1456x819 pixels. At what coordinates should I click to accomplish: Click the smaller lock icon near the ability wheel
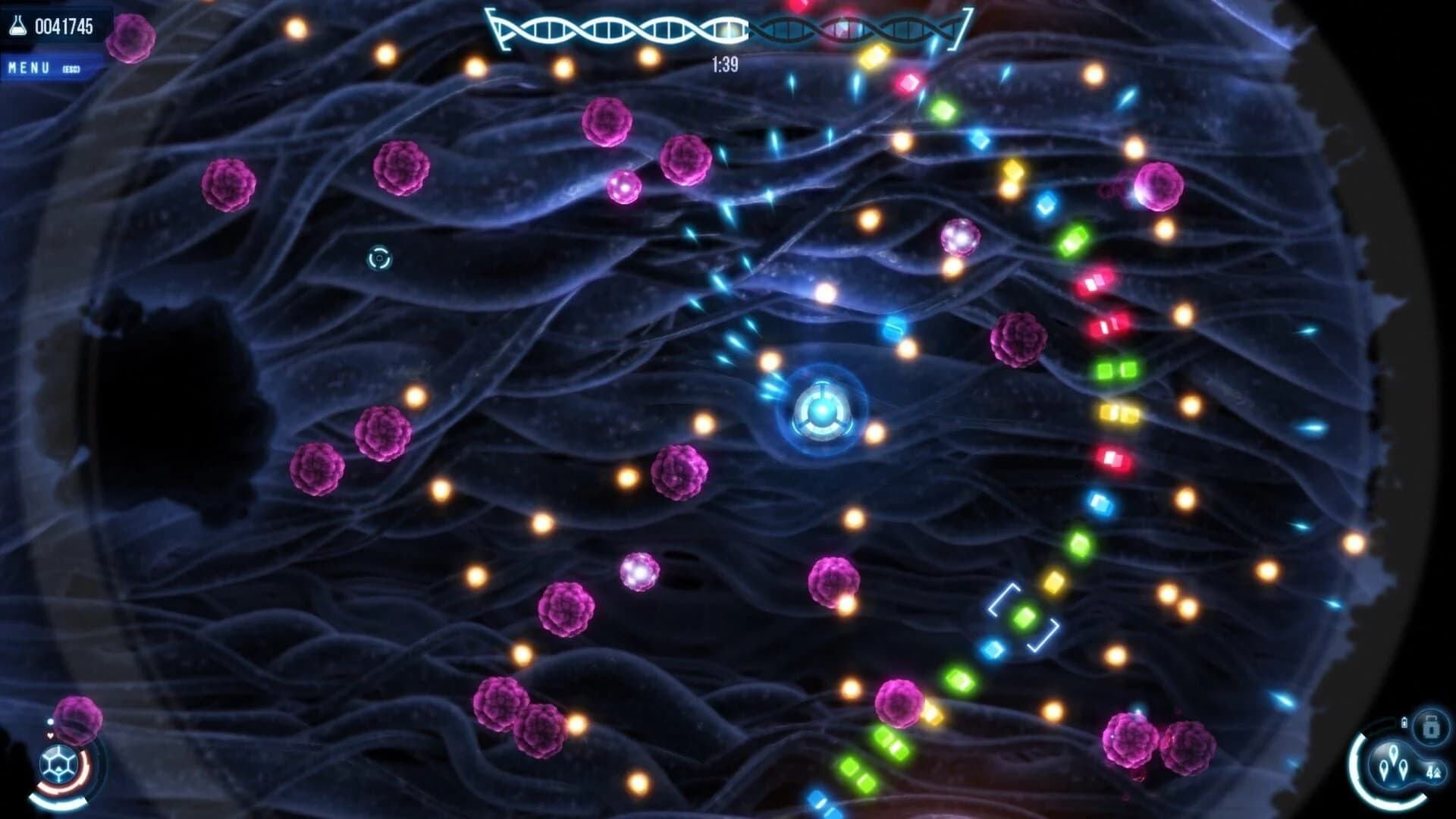point(1404,722)
